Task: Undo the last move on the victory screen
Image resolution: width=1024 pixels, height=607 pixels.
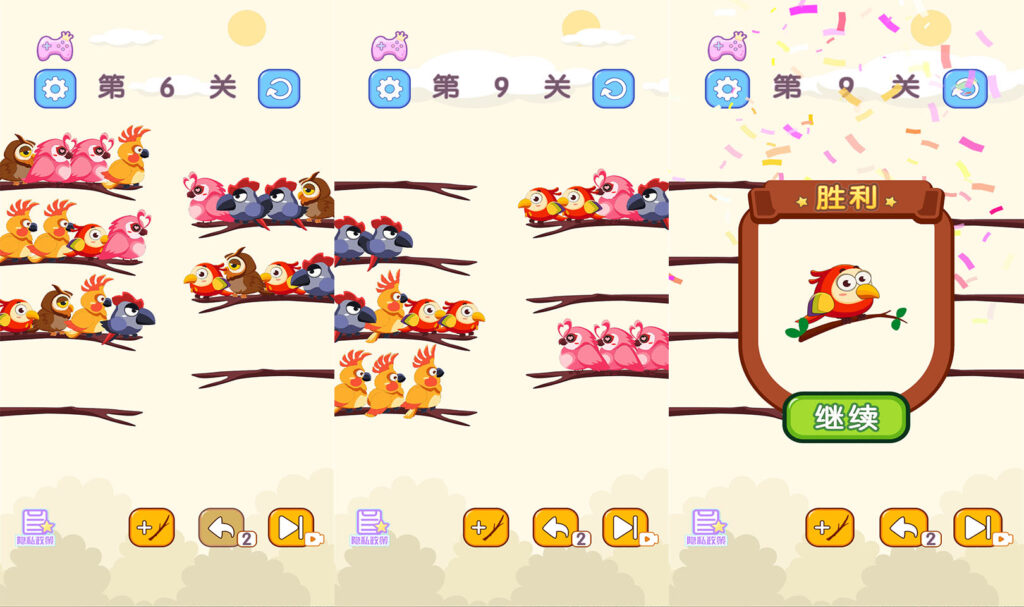Action: pos(903,527)
